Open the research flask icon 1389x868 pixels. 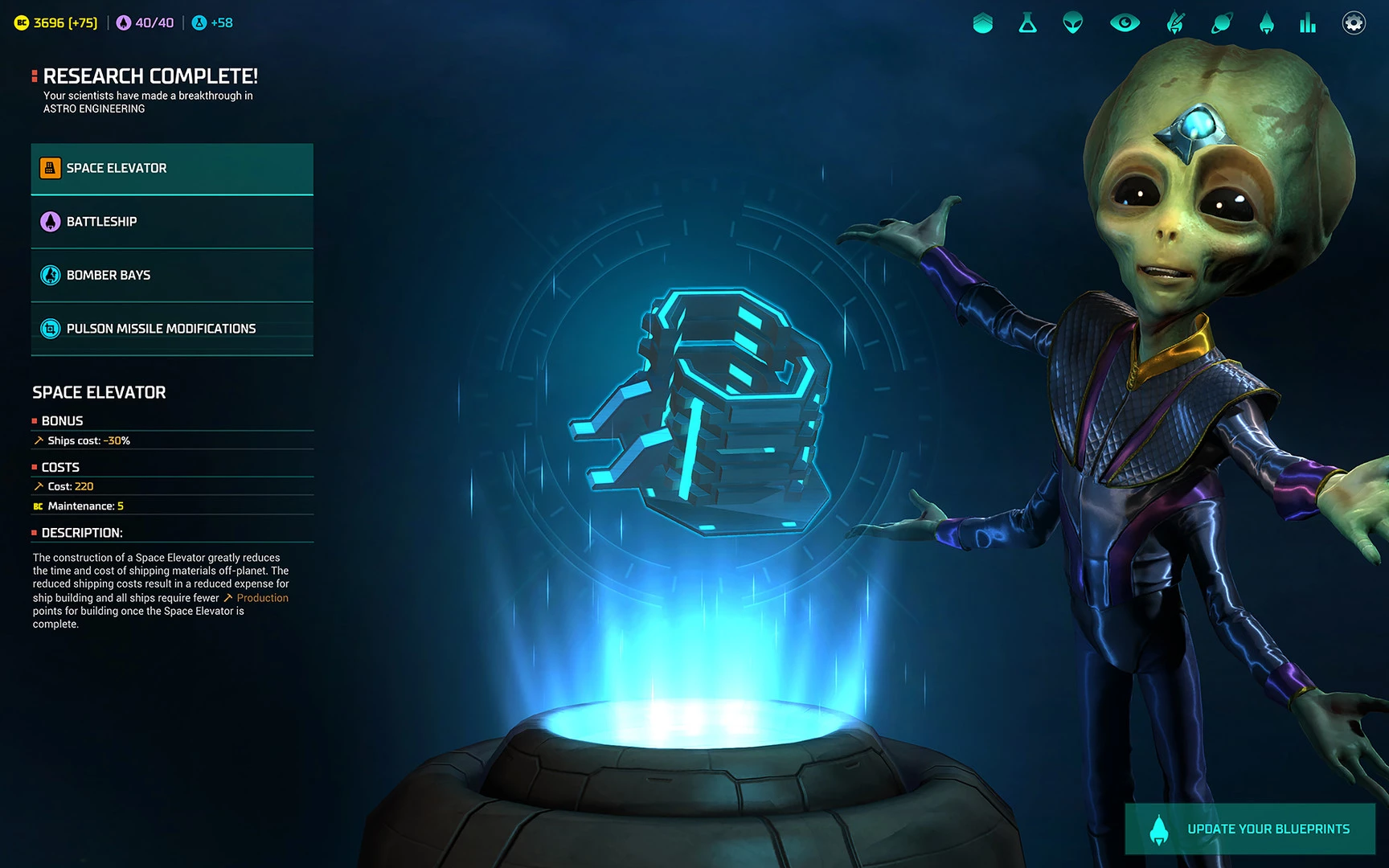(x=1027, y=23)
